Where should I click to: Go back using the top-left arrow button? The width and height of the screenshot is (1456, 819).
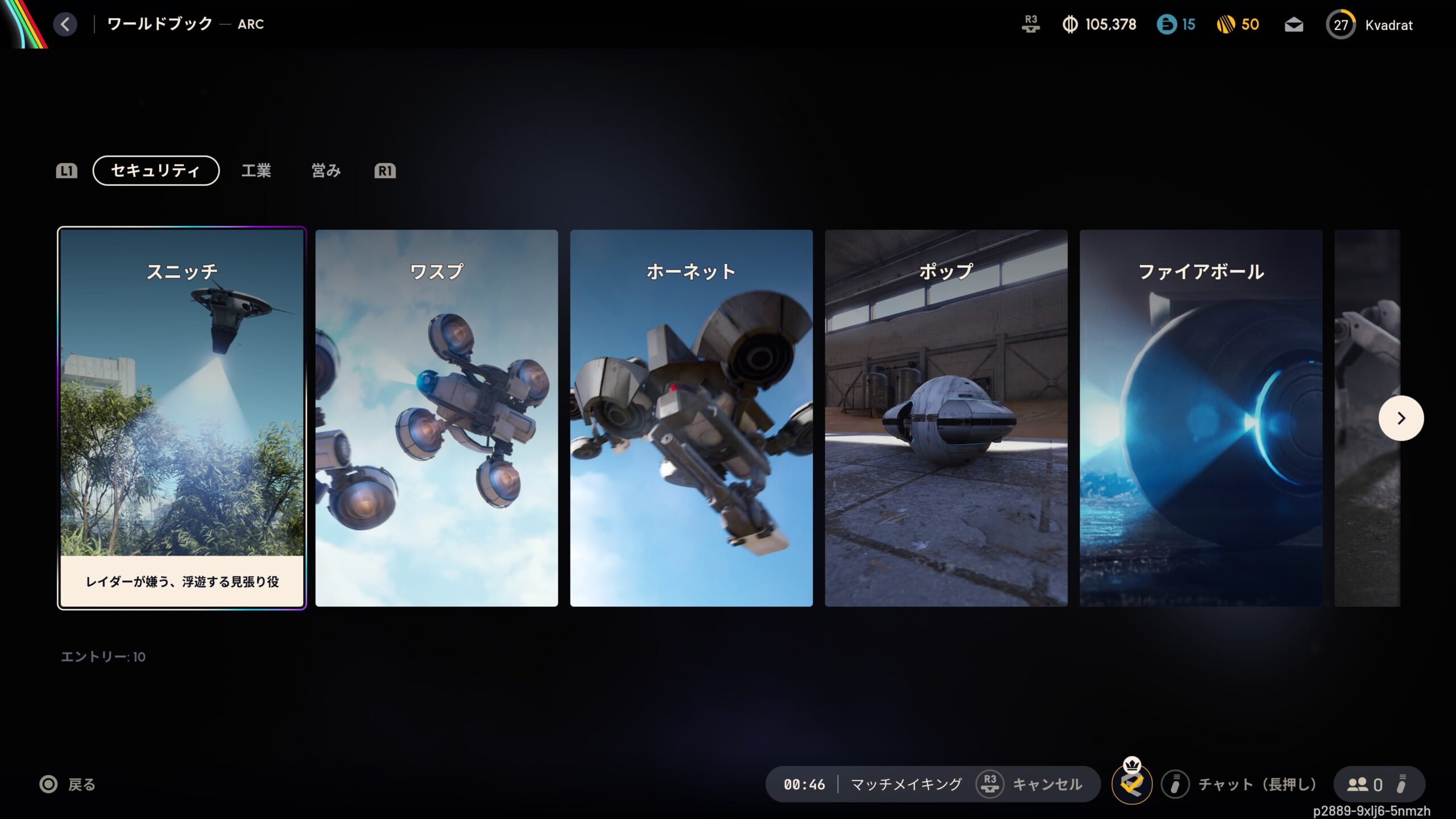(65, 24)
